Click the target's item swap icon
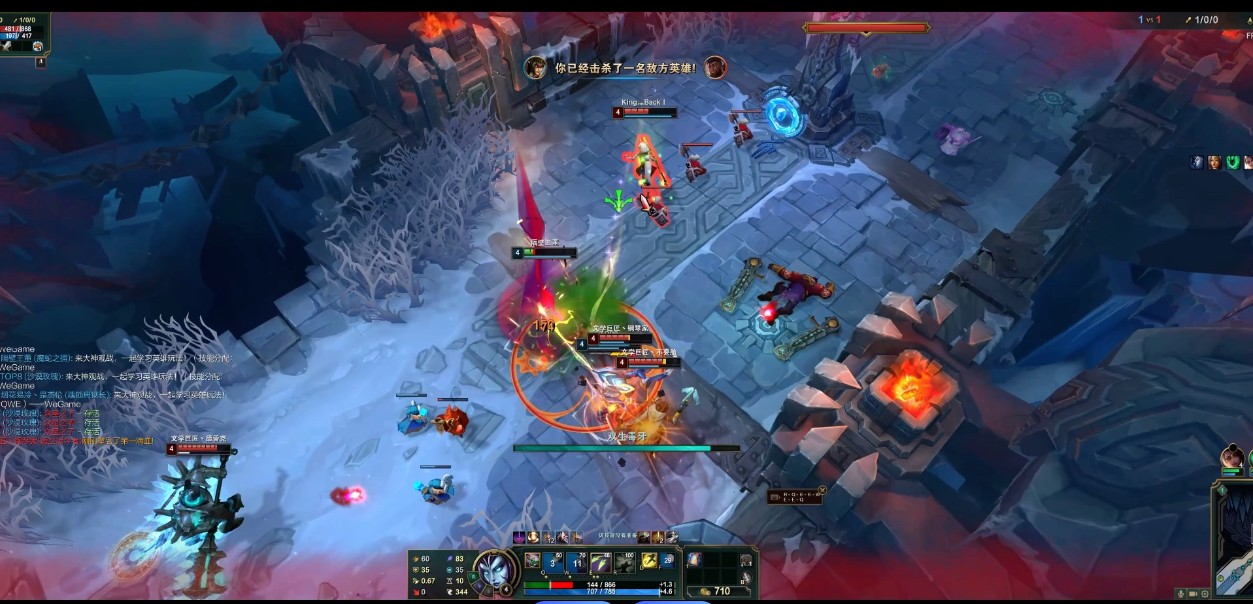Image resolution: width=1253 pixels, height=604 pixels. (x=37, y=46)
